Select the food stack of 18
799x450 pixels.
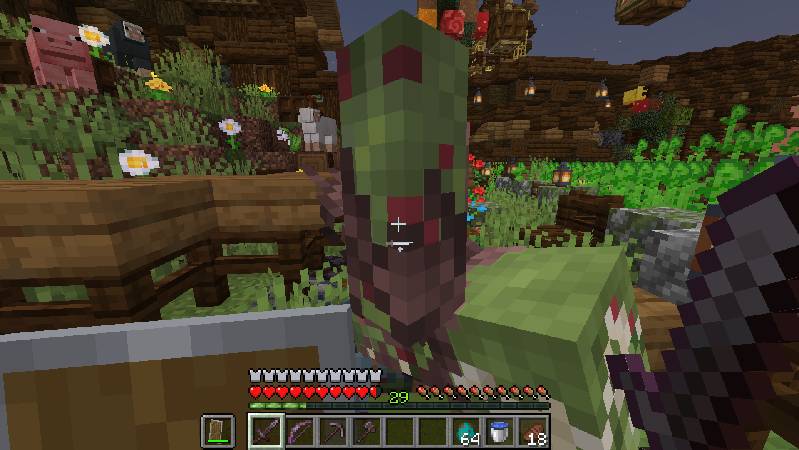(533, 432)
